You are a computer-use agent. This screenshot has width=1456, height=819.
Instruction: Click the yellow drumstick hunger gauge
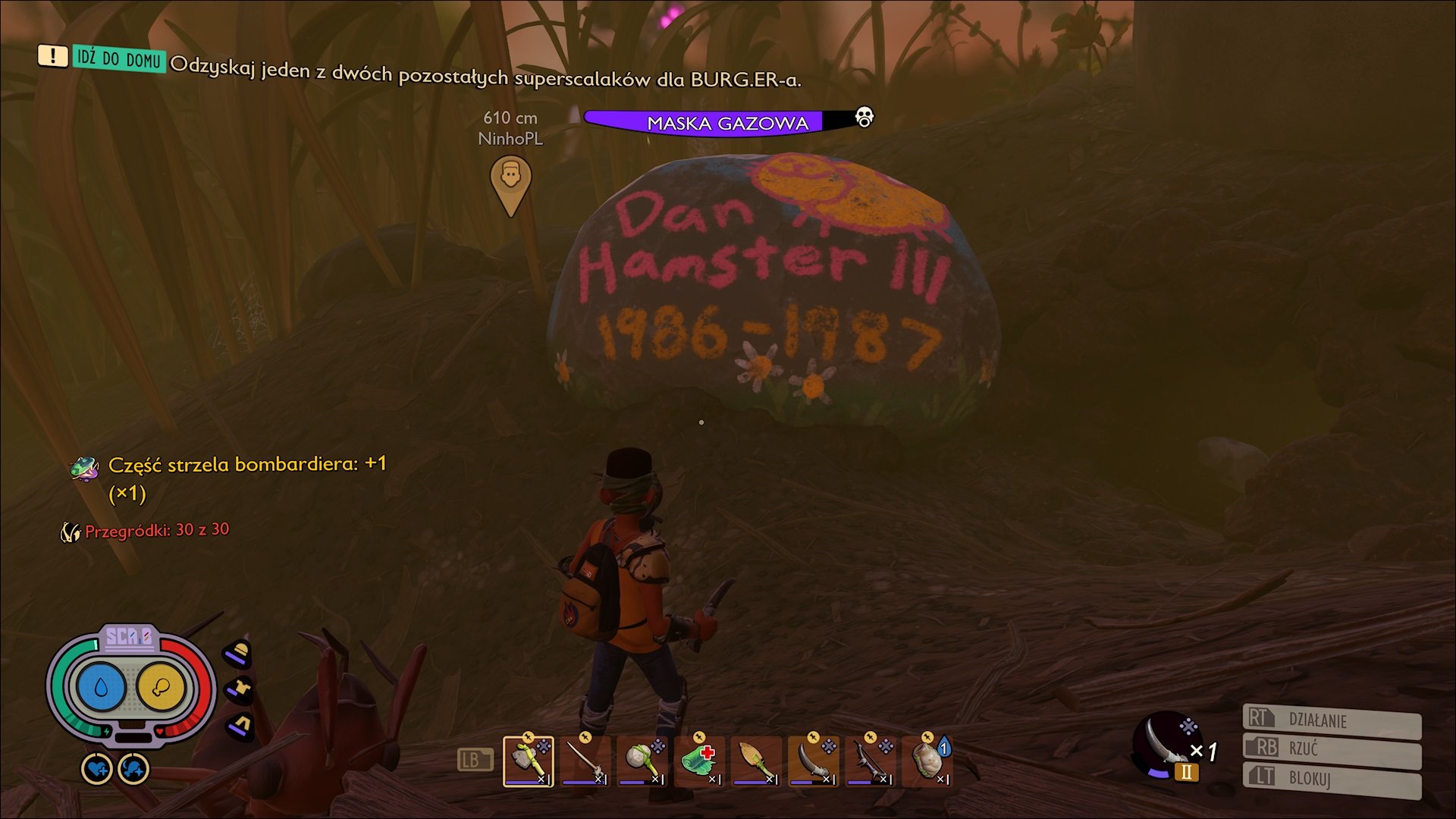click(161, 687)
